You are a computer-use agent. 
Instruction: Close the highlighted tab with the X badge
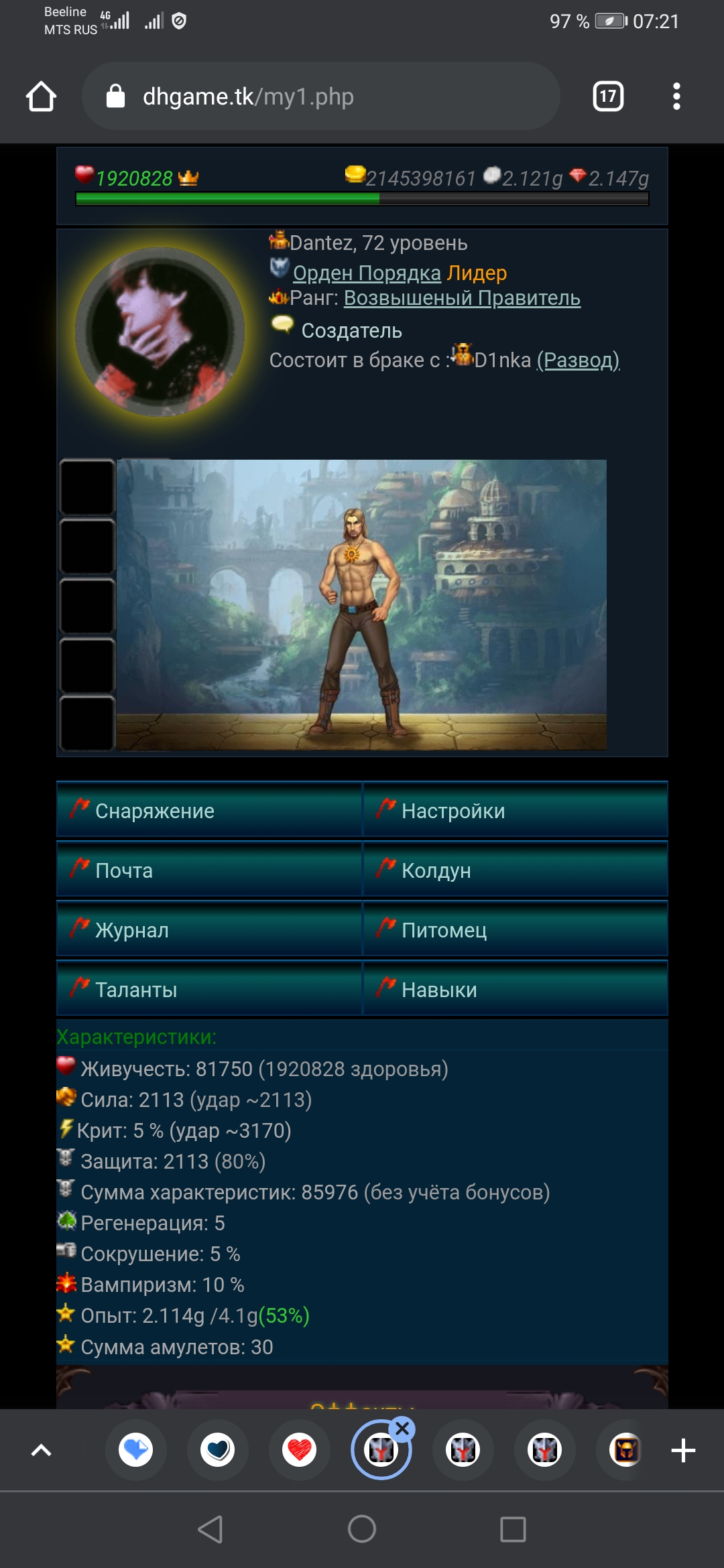pos(402,1429)
